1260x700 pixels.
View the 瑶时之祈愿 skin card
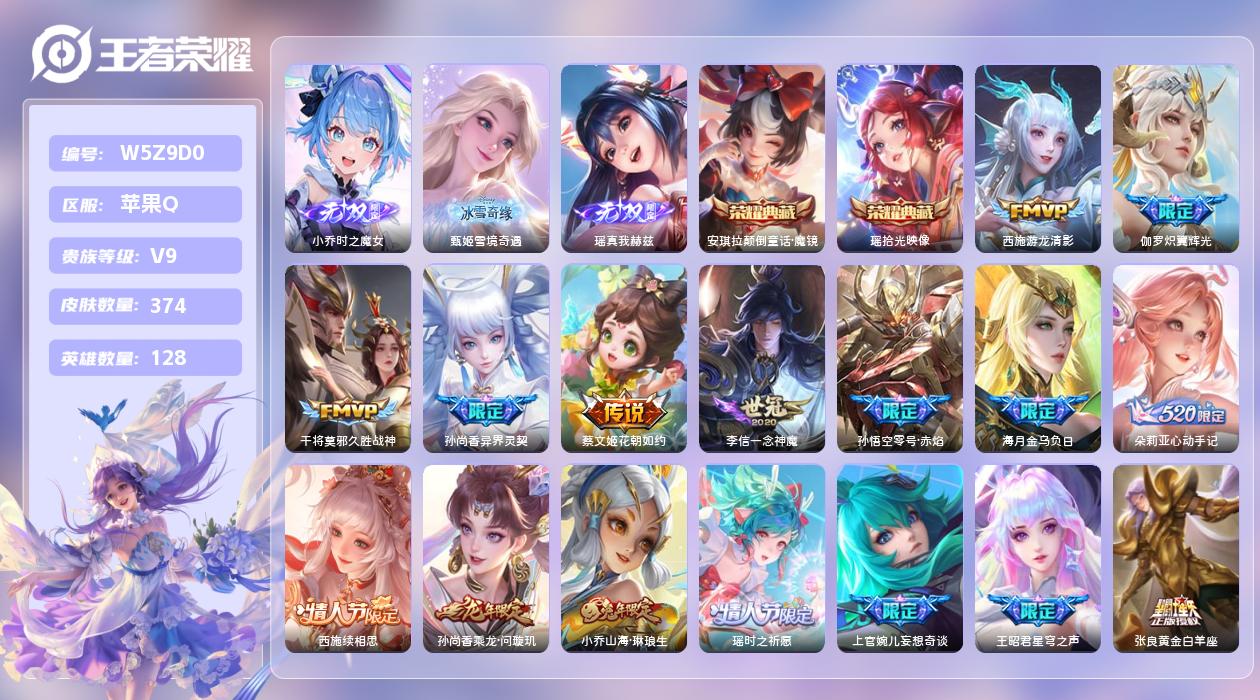(x=762, y=558)
